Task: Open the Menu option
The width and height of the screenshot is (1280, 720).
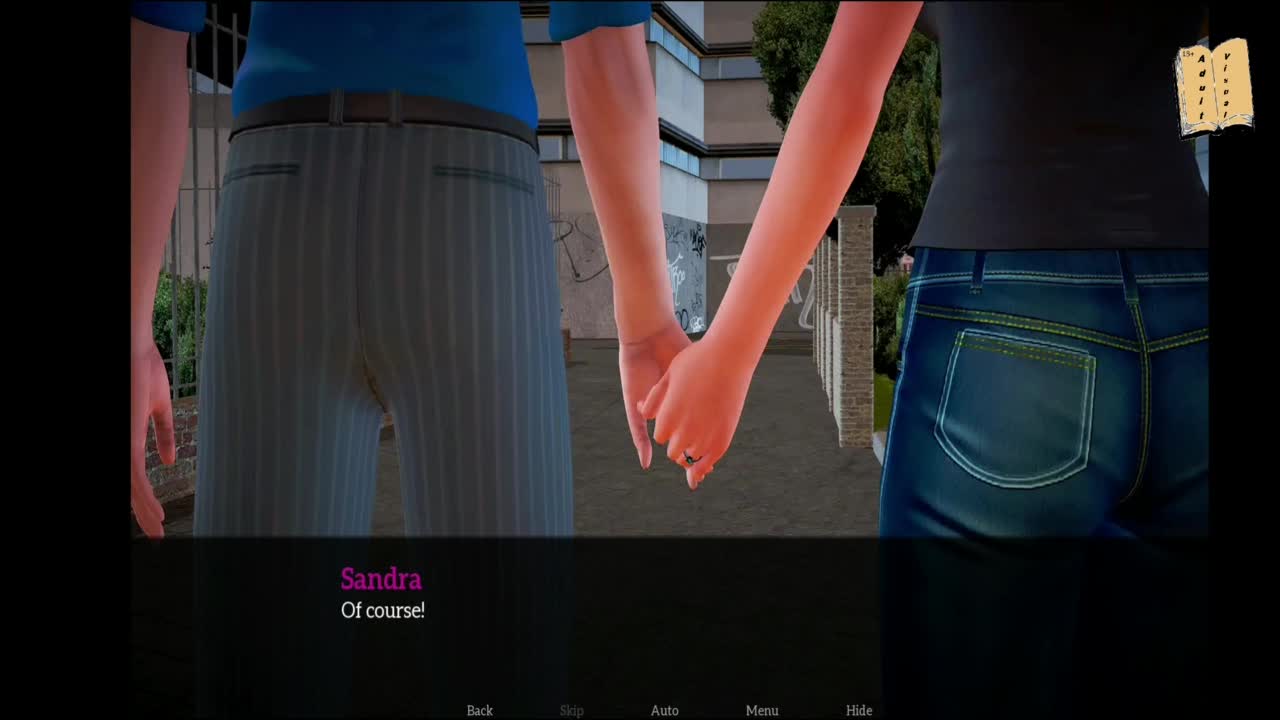Action: point(762,710)
